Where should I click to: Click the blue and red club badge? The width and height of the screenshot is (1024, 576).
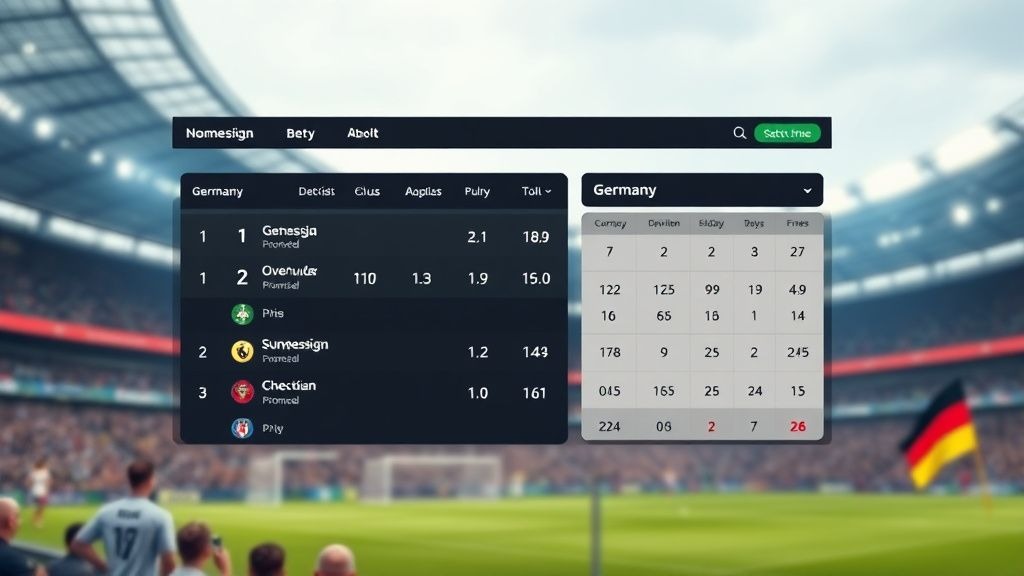pos(242,428)
